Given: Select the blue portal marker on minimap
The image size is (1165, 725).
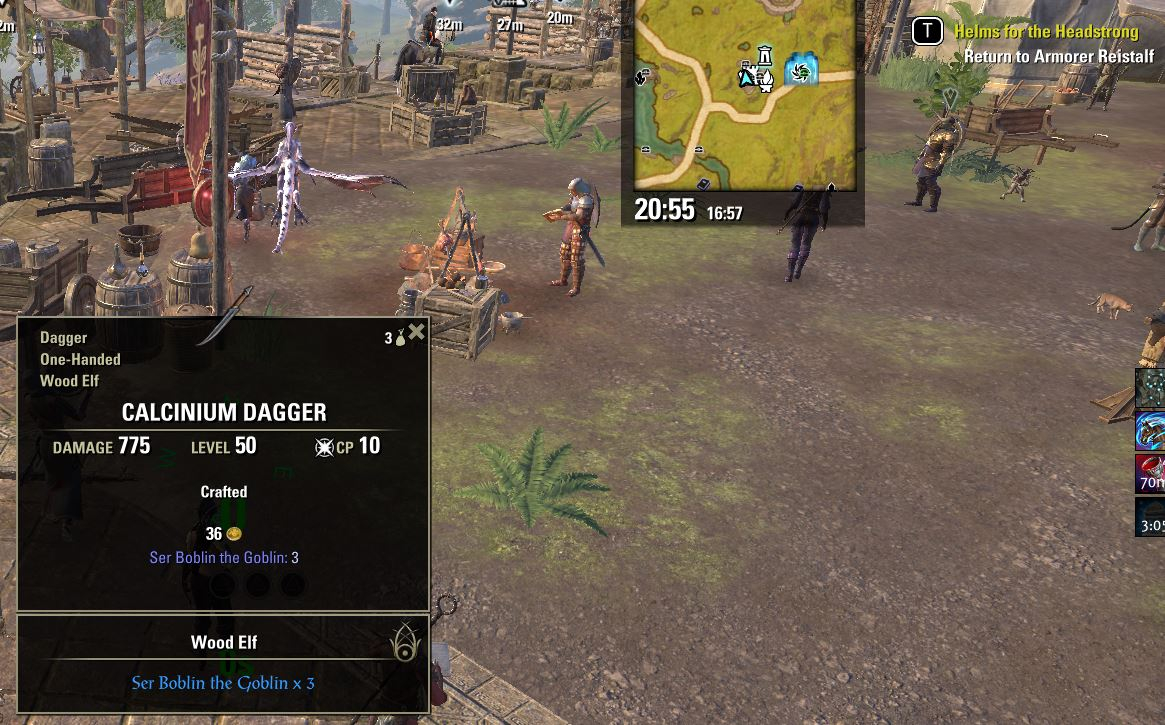Looking at the screenshot, I should (x=801, y=70).
